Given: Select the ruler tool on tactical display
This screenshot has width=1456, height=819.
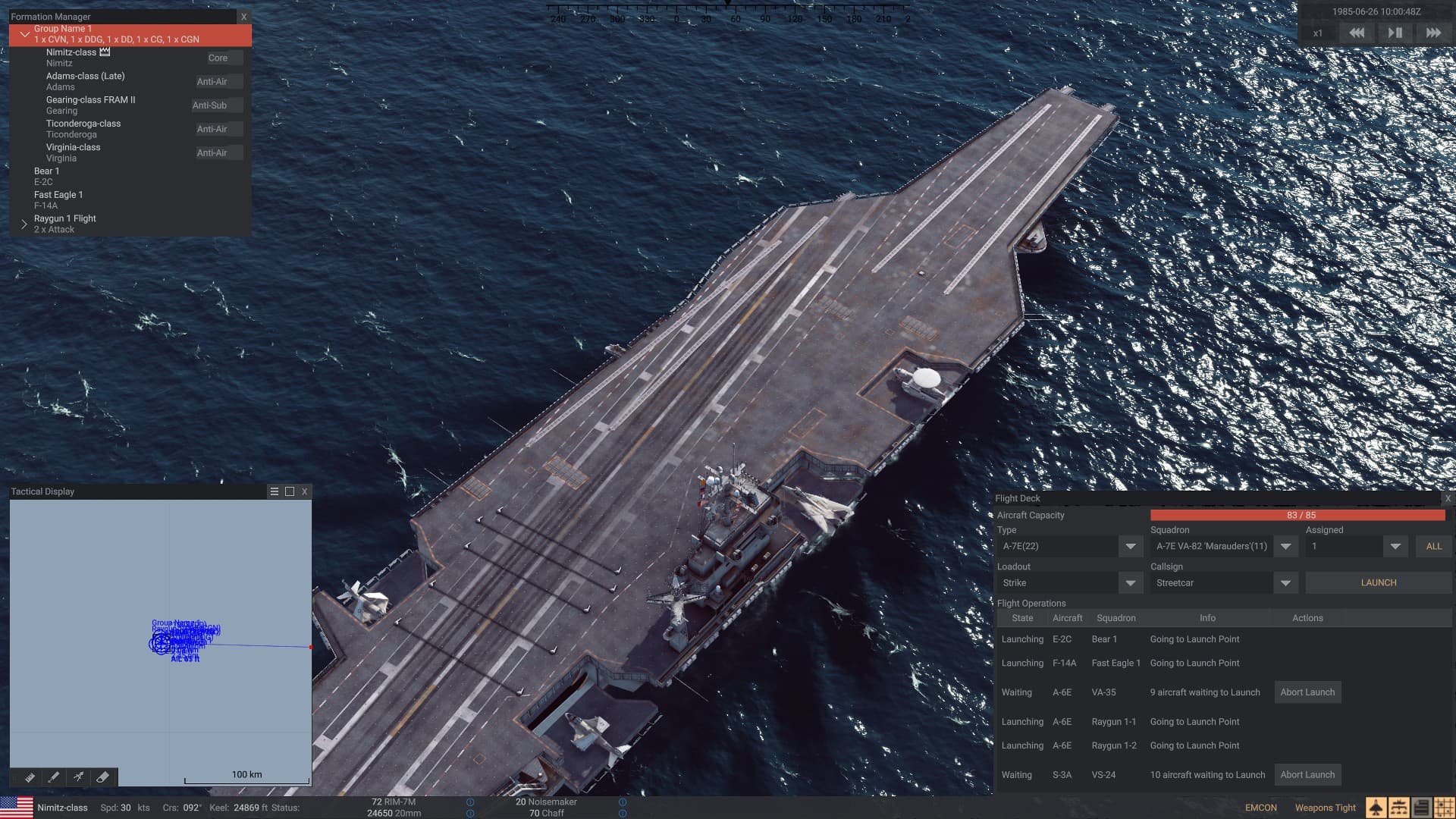Looking at the screenshot, I should pyautogui.click(x=30, y=777).
